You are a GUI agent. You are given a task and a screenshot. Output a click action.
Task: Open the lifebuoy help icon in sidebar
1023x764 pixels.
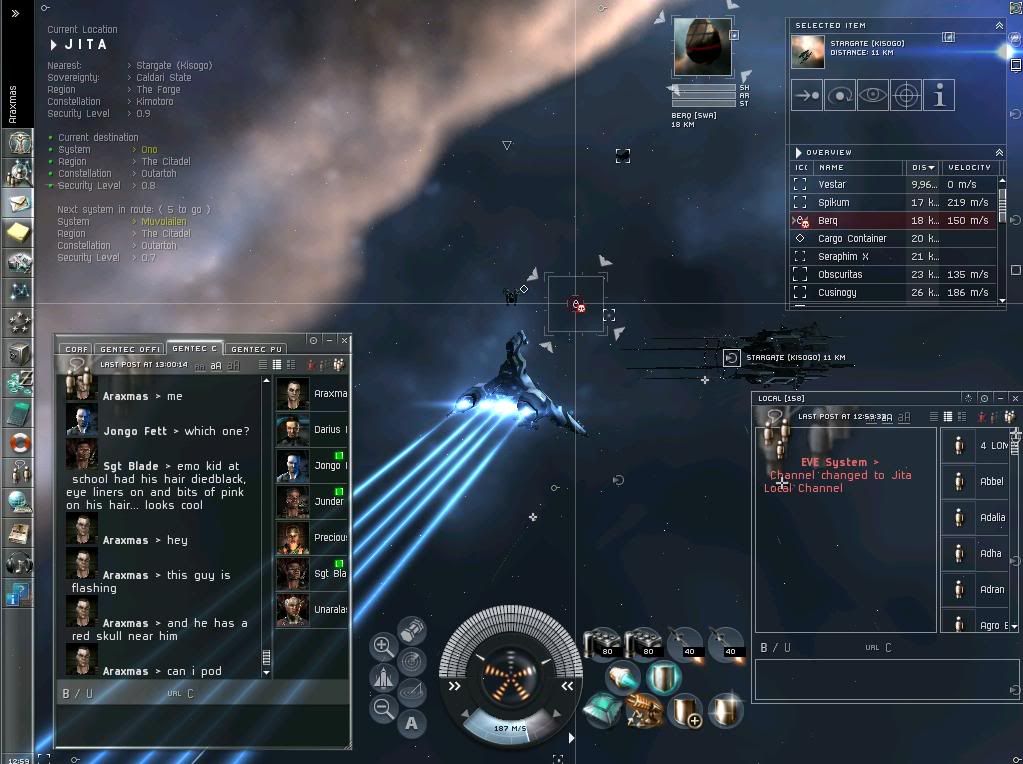[18, 442]
